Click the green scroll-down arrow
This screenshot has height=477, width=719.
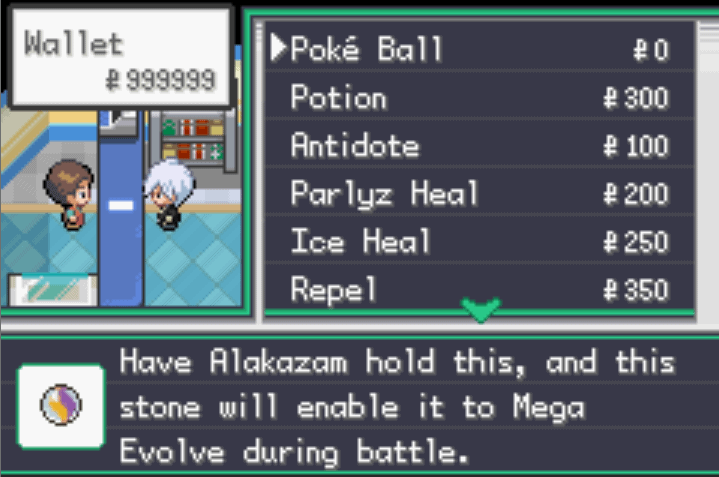(x=481, y=311)
